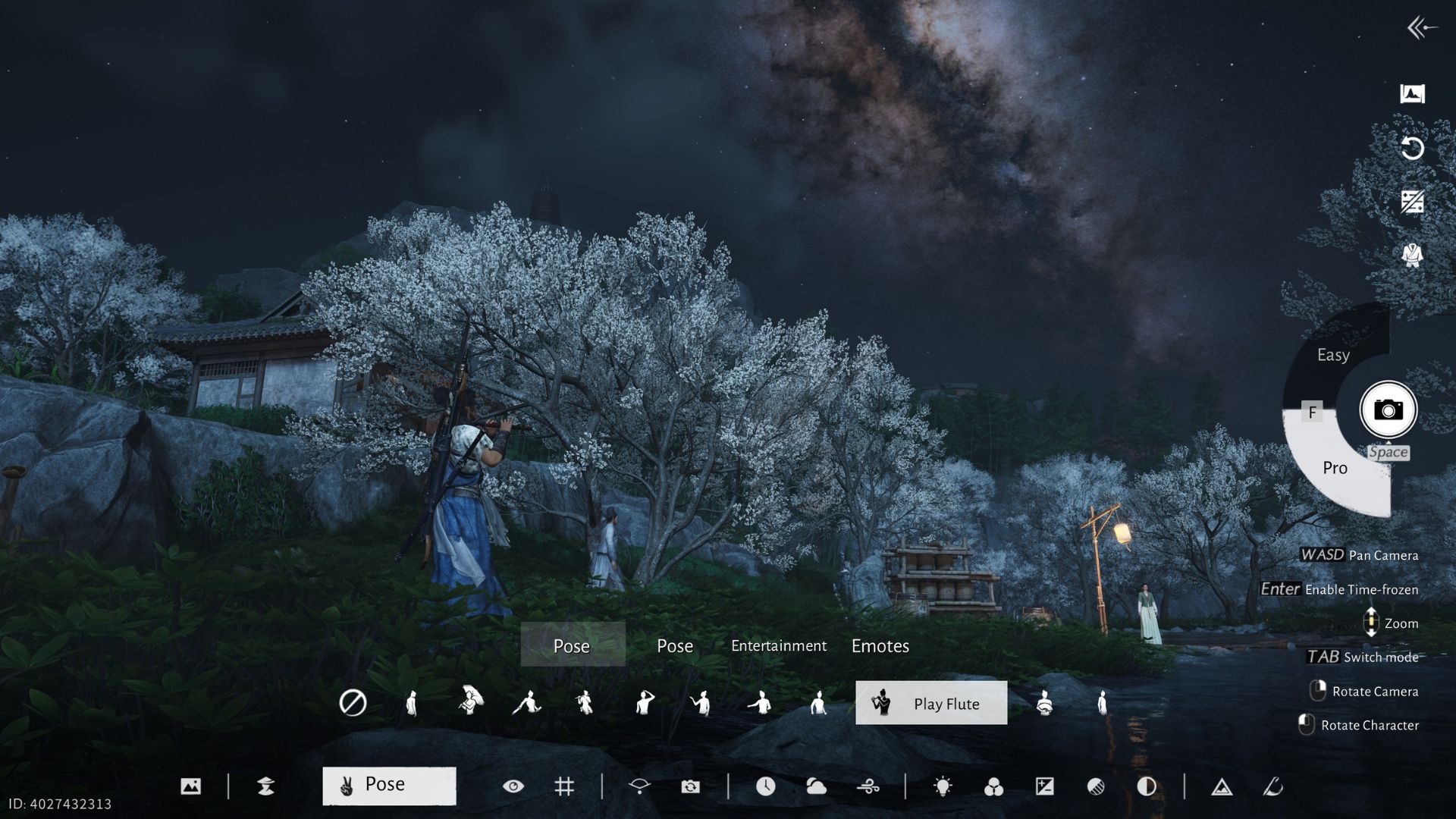The width and height of the screenshot is (1456, 819).
Task: Select the weather cloud icon
Action: pos(817,787)
